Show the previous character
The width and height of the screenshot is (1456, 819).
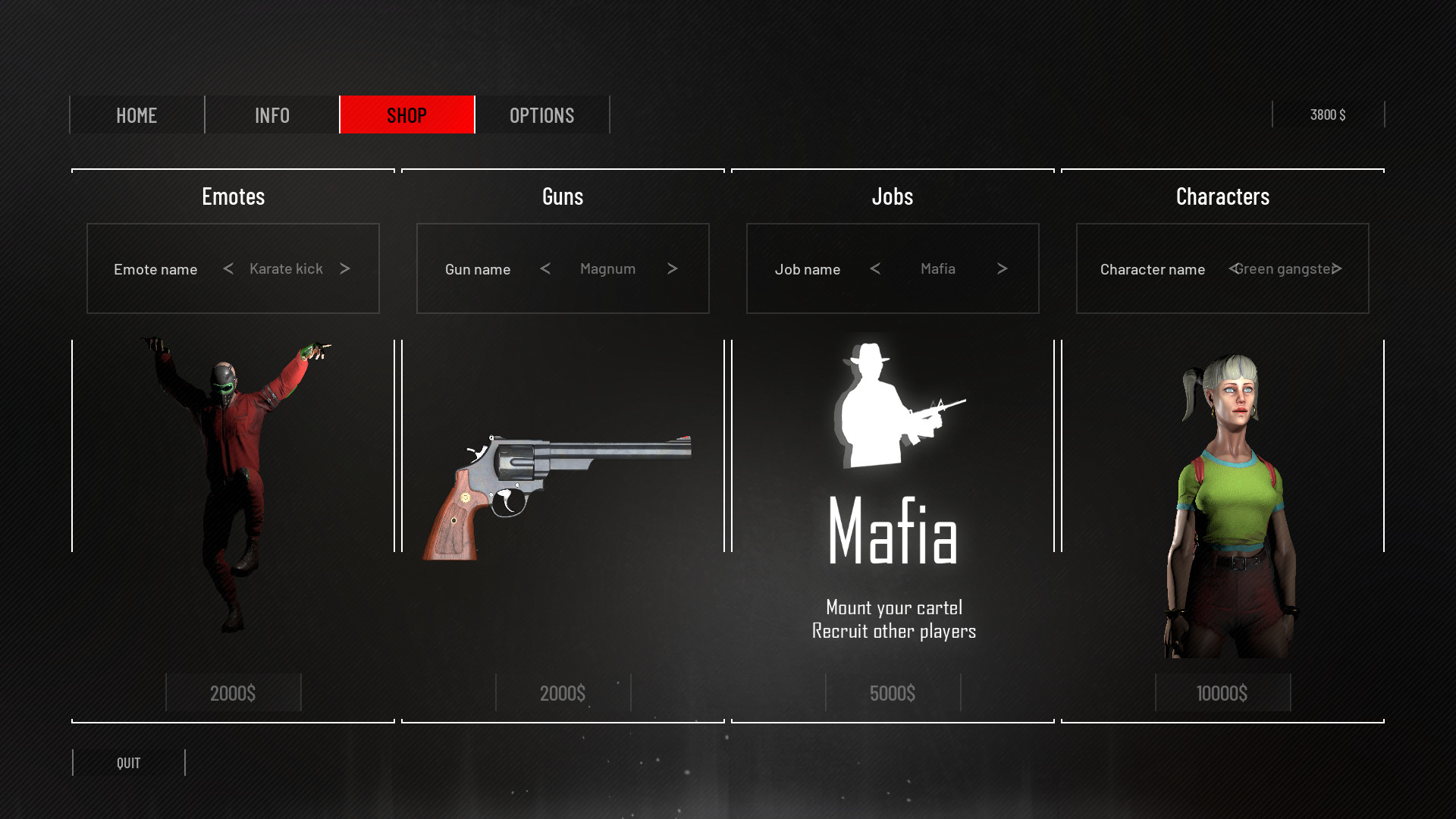pos(1234,268)
